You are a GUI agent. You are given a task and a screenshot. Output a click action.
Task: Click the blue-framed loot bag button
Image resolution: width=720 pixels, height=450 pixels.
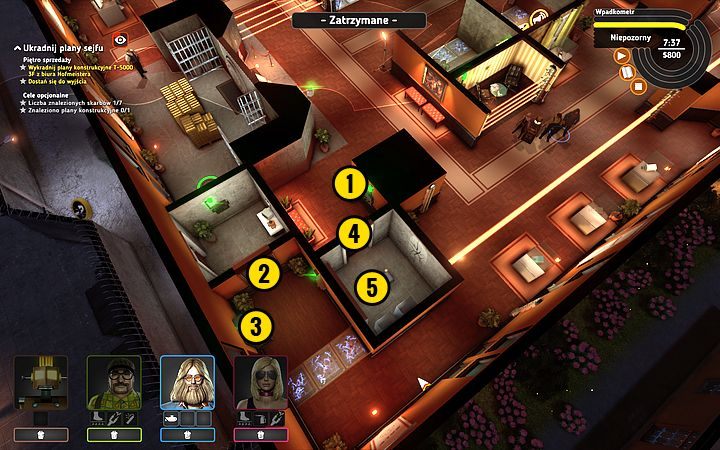(x=187, y=435)
